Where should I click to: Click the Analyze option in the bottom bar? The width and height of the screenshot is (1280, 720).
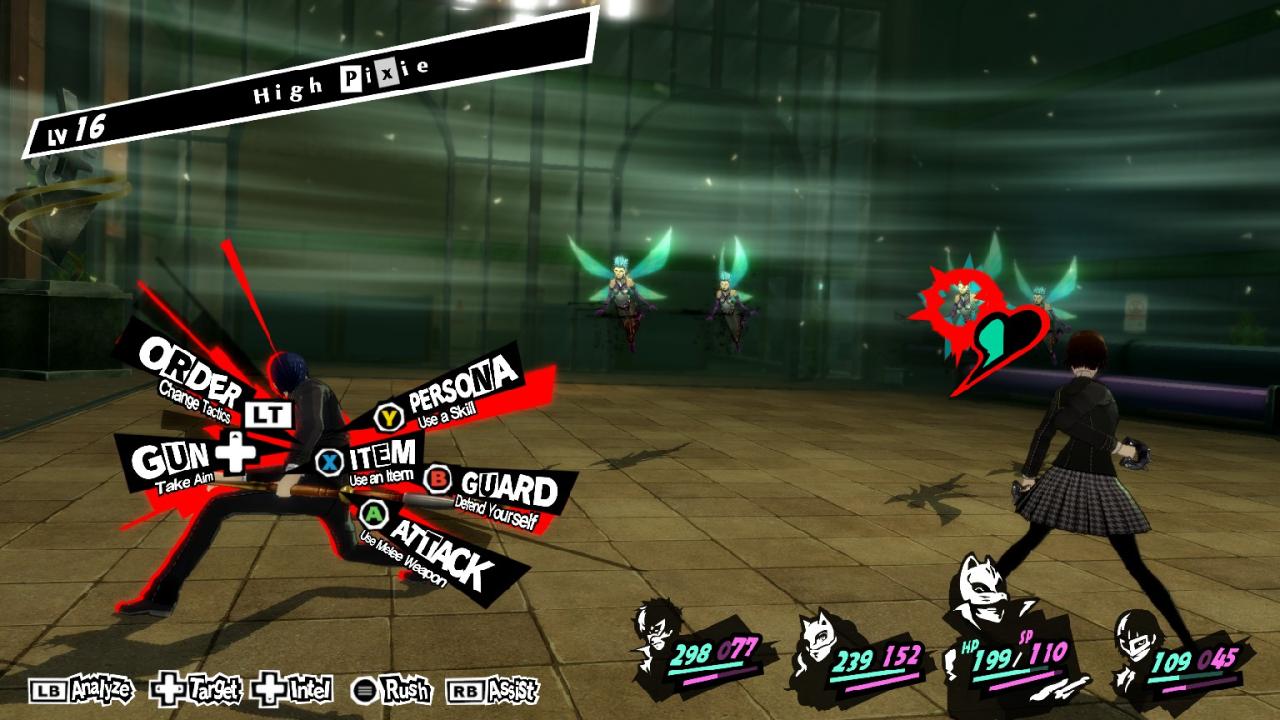coord(82,689)
